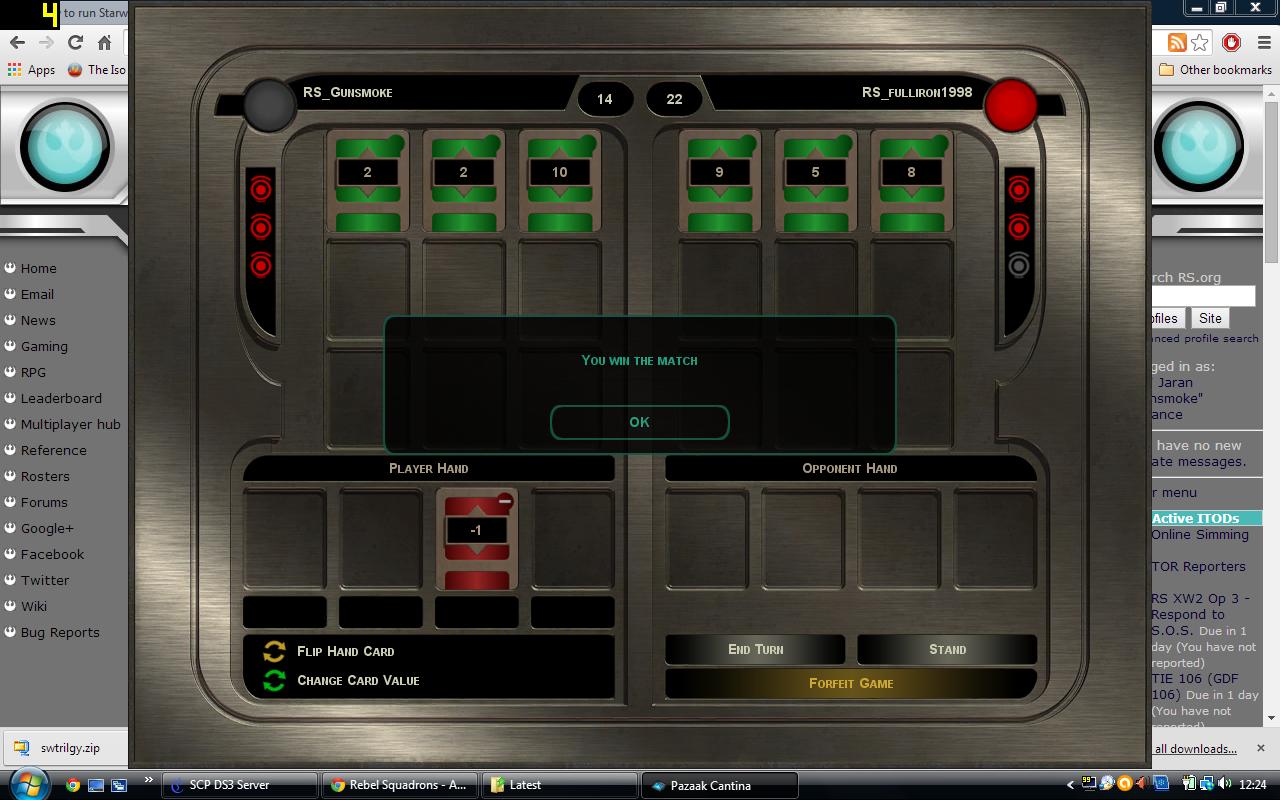The height and width of the screenshot is (800, 1280).
Task: Activate Flip Hand Card
Action: (x=345, y=651)
